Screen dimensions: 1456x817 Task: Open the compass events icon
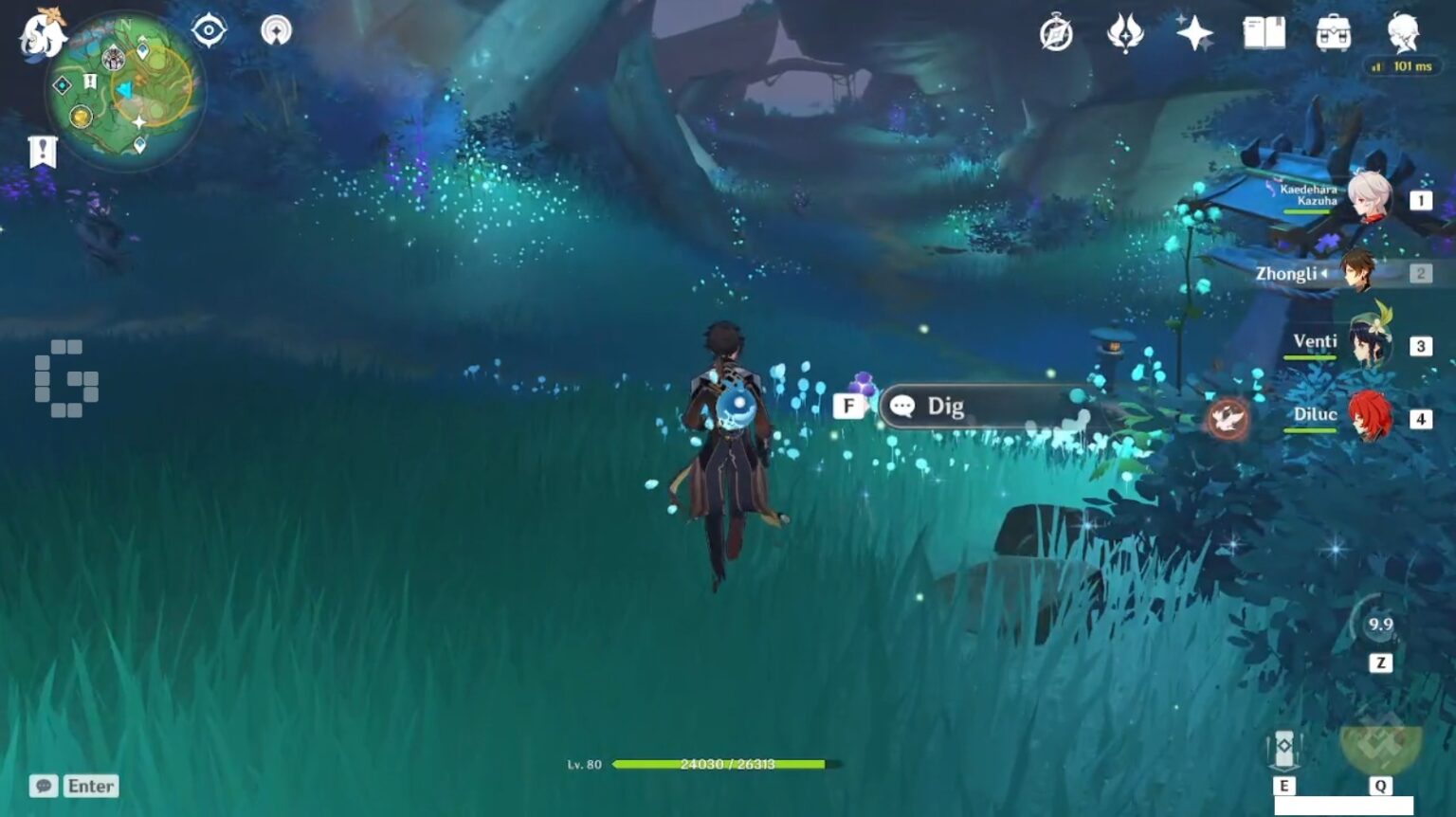(1055, 34)
